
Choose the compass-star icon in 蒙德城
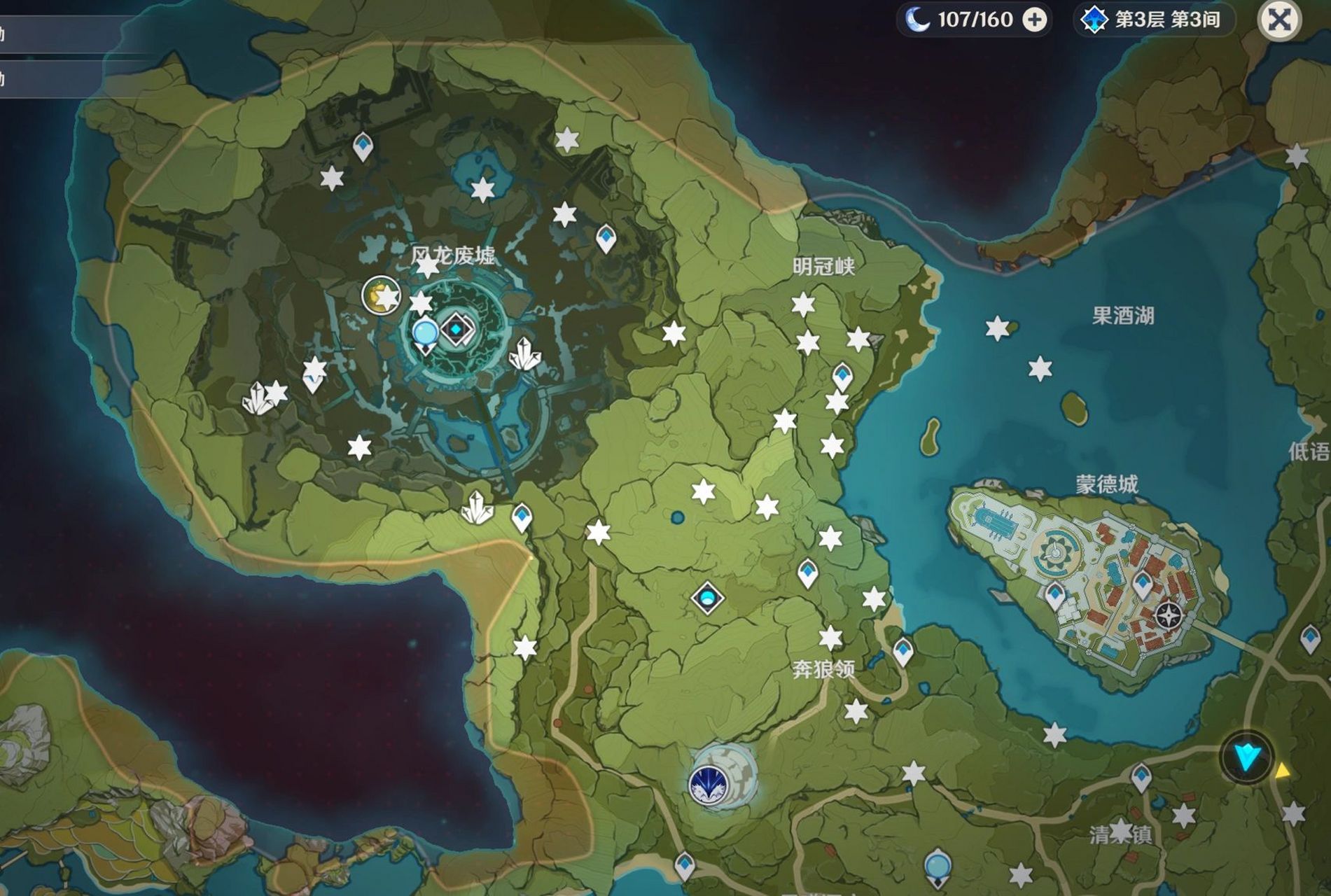1168,616
